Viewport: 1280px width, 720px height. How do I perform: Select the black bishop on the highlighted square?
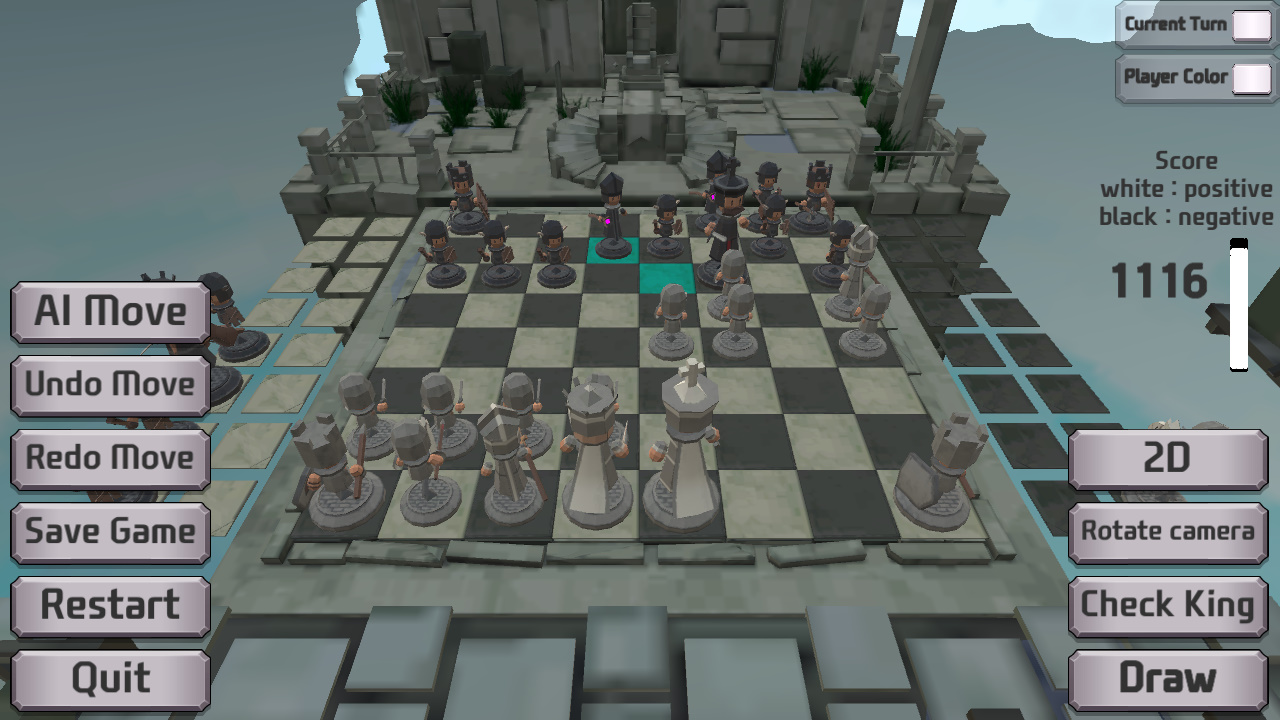[610, 210]
